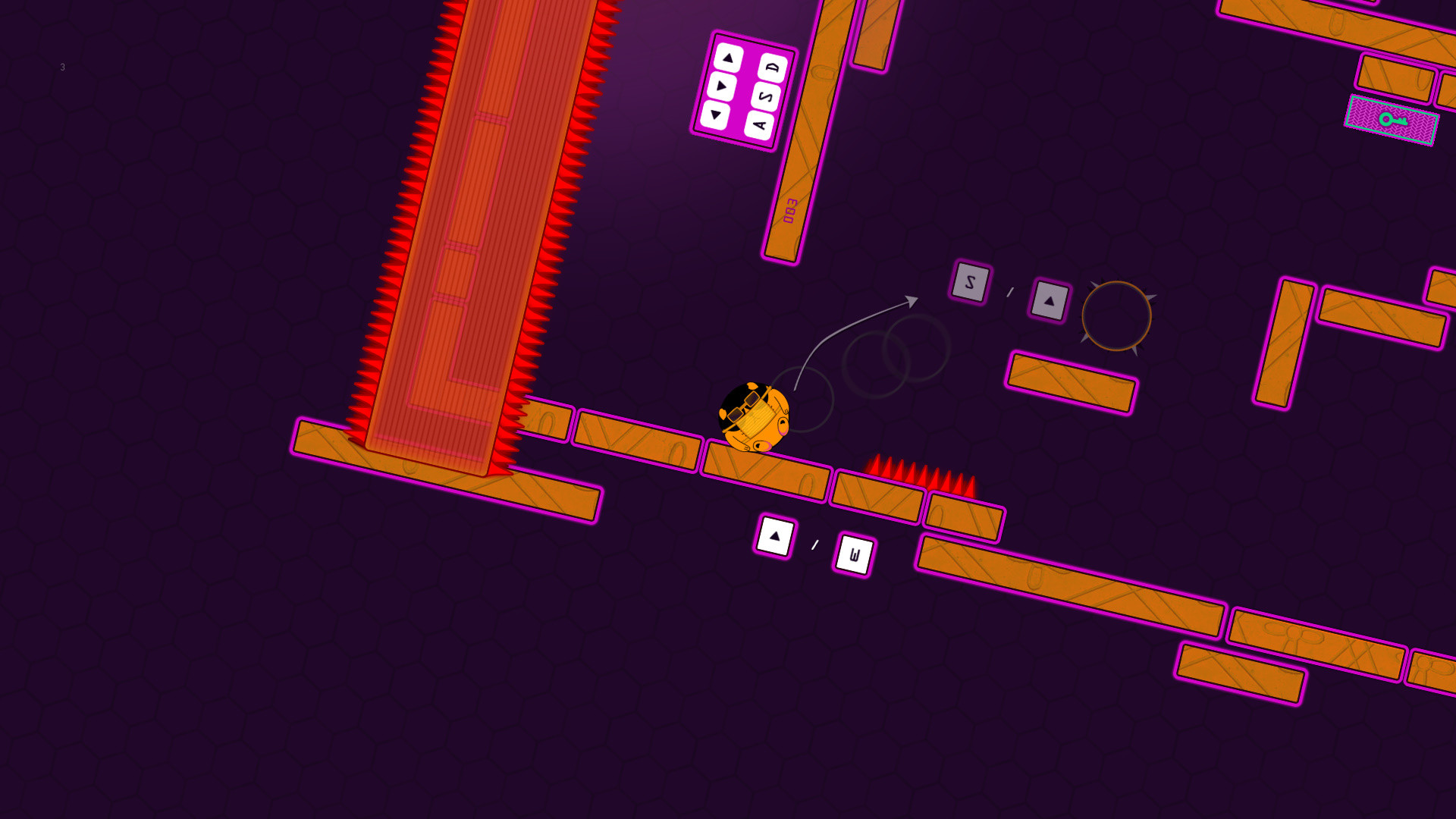Click the right arrow key prompt

pyautogui.click(x=722, y=86)
